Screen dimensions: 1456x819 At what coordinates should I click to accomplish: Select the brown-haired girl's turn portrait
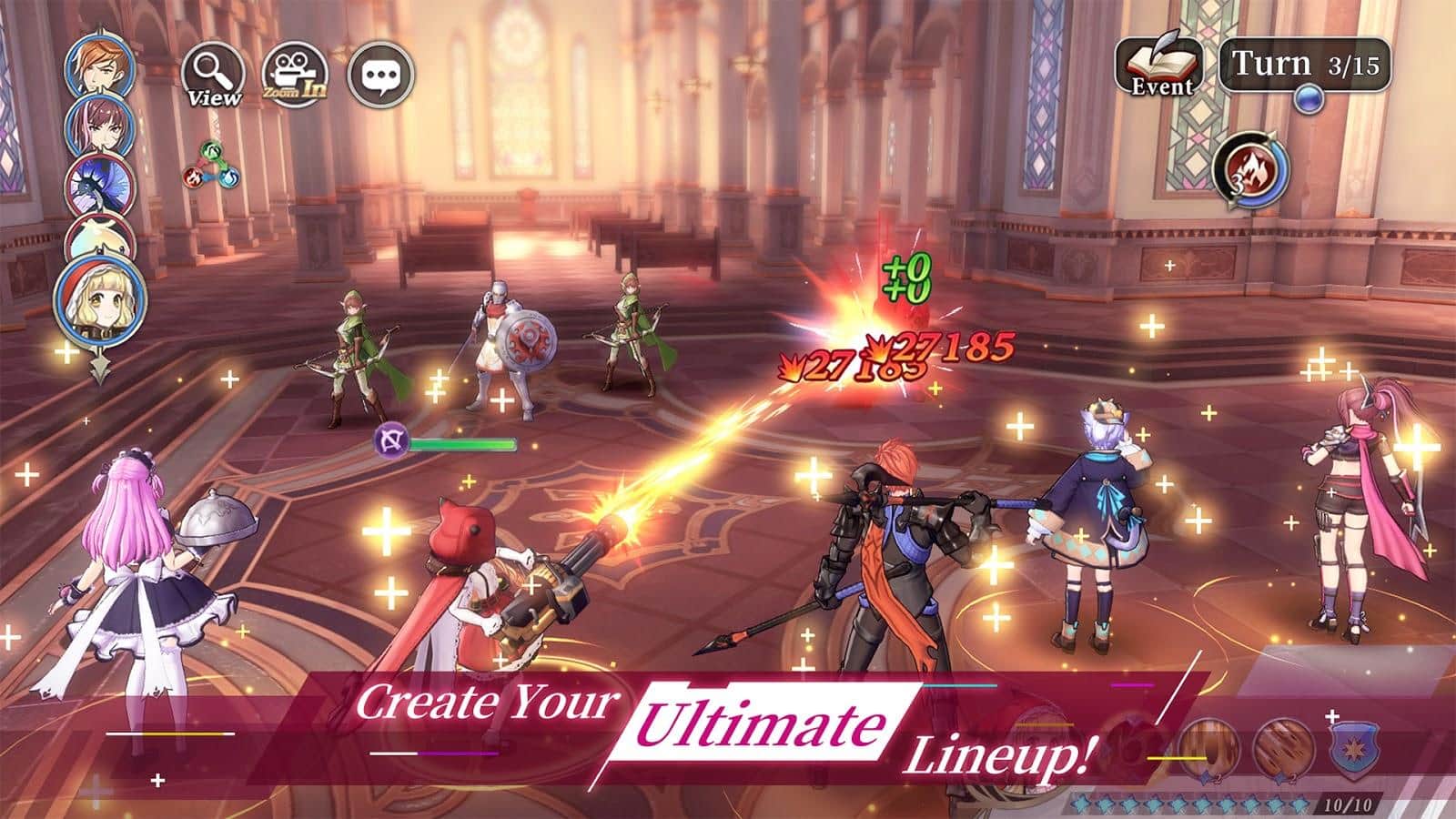100,124
